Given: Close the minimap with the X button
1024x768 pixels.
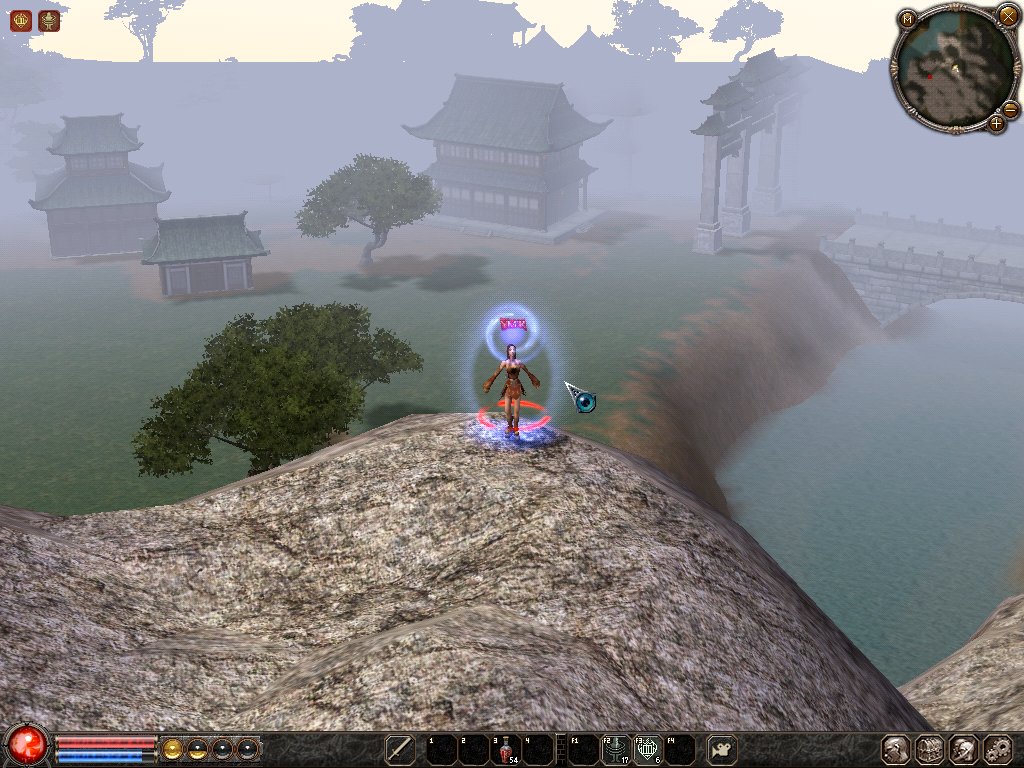Looking at the screenshot, I should 1007,15.
